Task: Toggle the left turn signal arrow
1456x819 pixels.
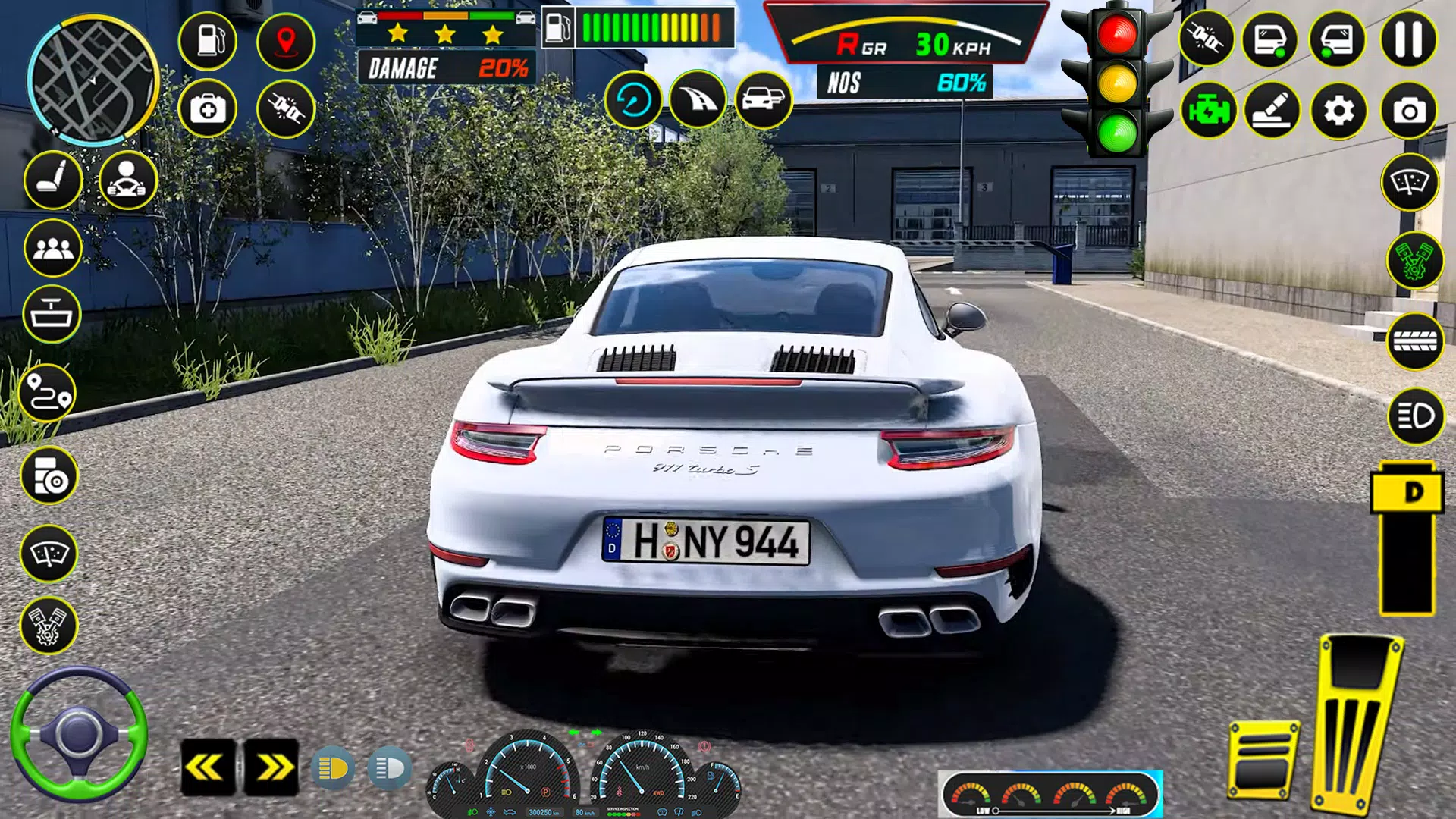Action: coord(207,767)
